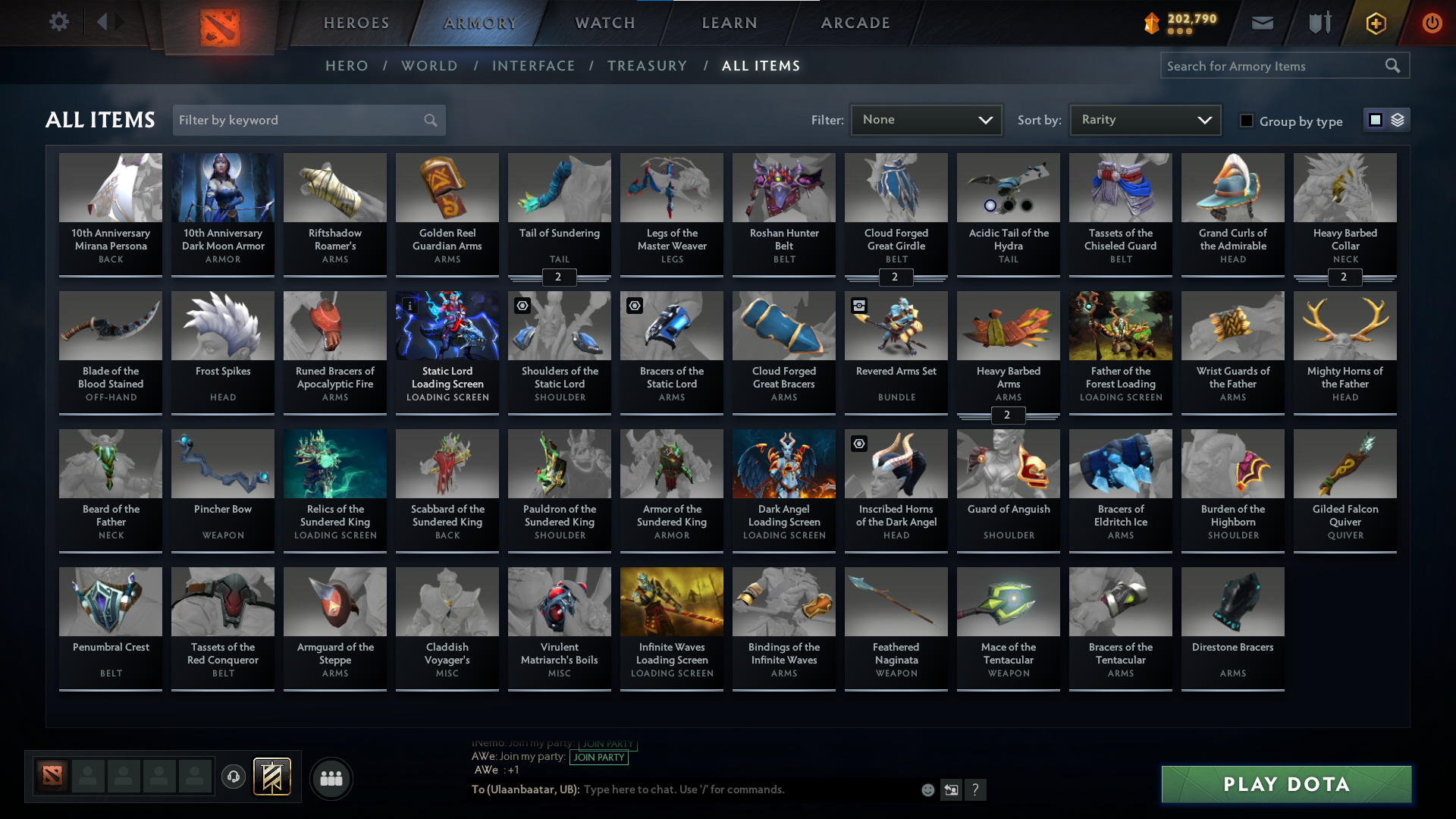The width and height of the screenshot is (1456, 819).
Task: Toggle the single-item grid view square
Action: pyautogui.click(x=1375, y=119)
